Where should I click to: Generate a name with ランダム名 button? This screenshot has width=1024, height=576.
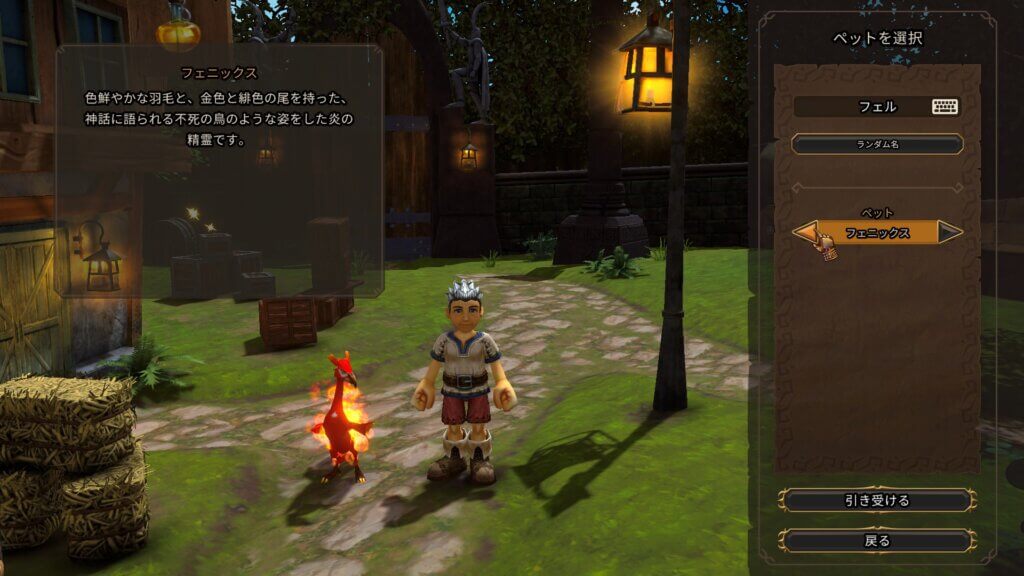[877, 145]
